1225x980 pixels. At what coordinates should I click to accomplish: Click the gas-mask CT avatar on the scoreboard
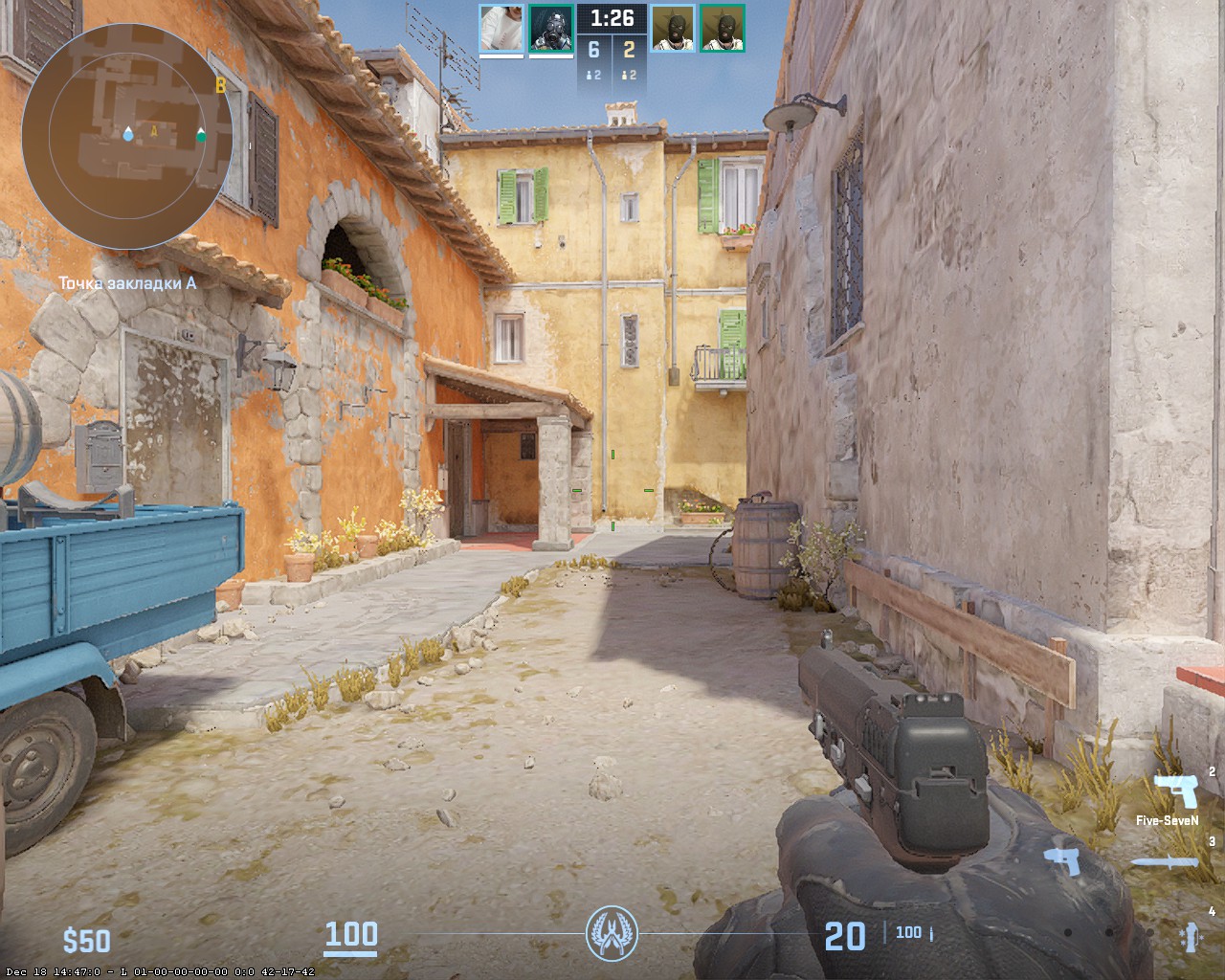tap(551, 28)
